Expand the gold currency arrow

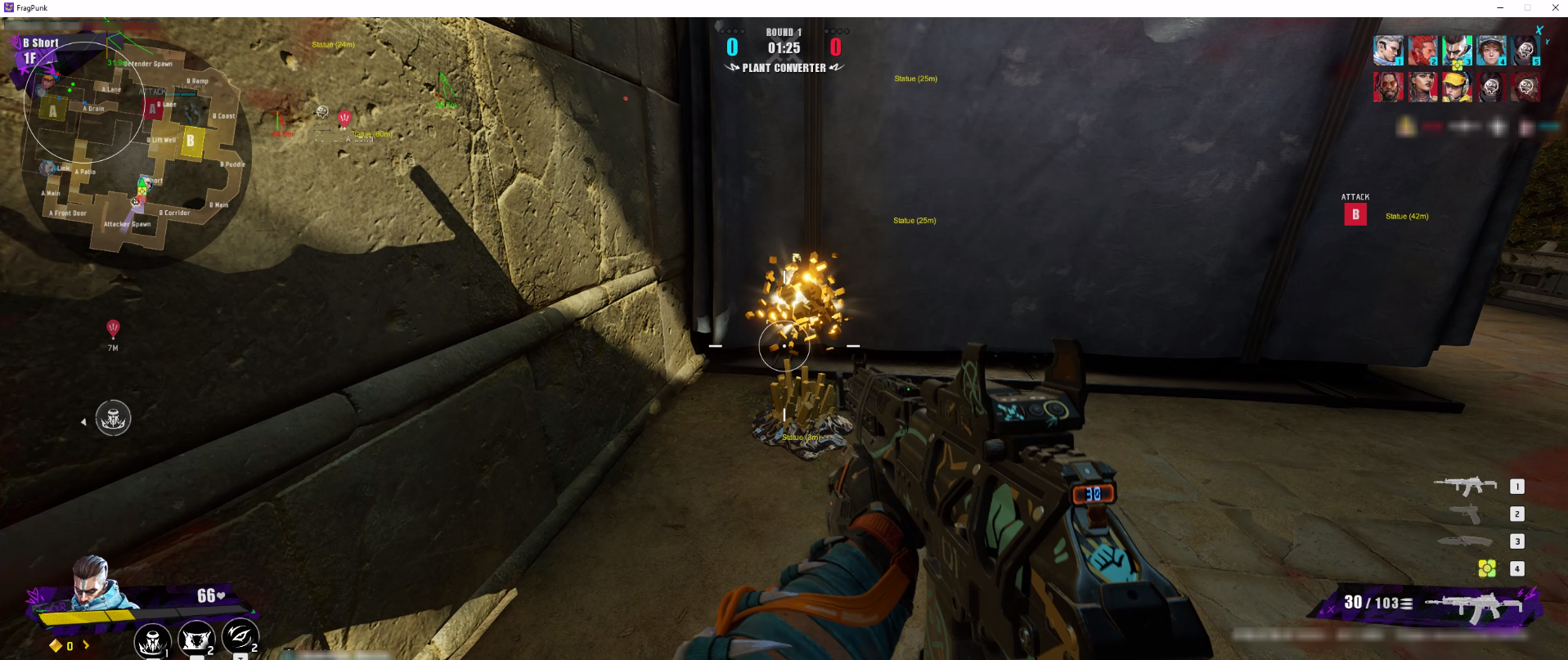pyautogui.click(x=86, y=645)
